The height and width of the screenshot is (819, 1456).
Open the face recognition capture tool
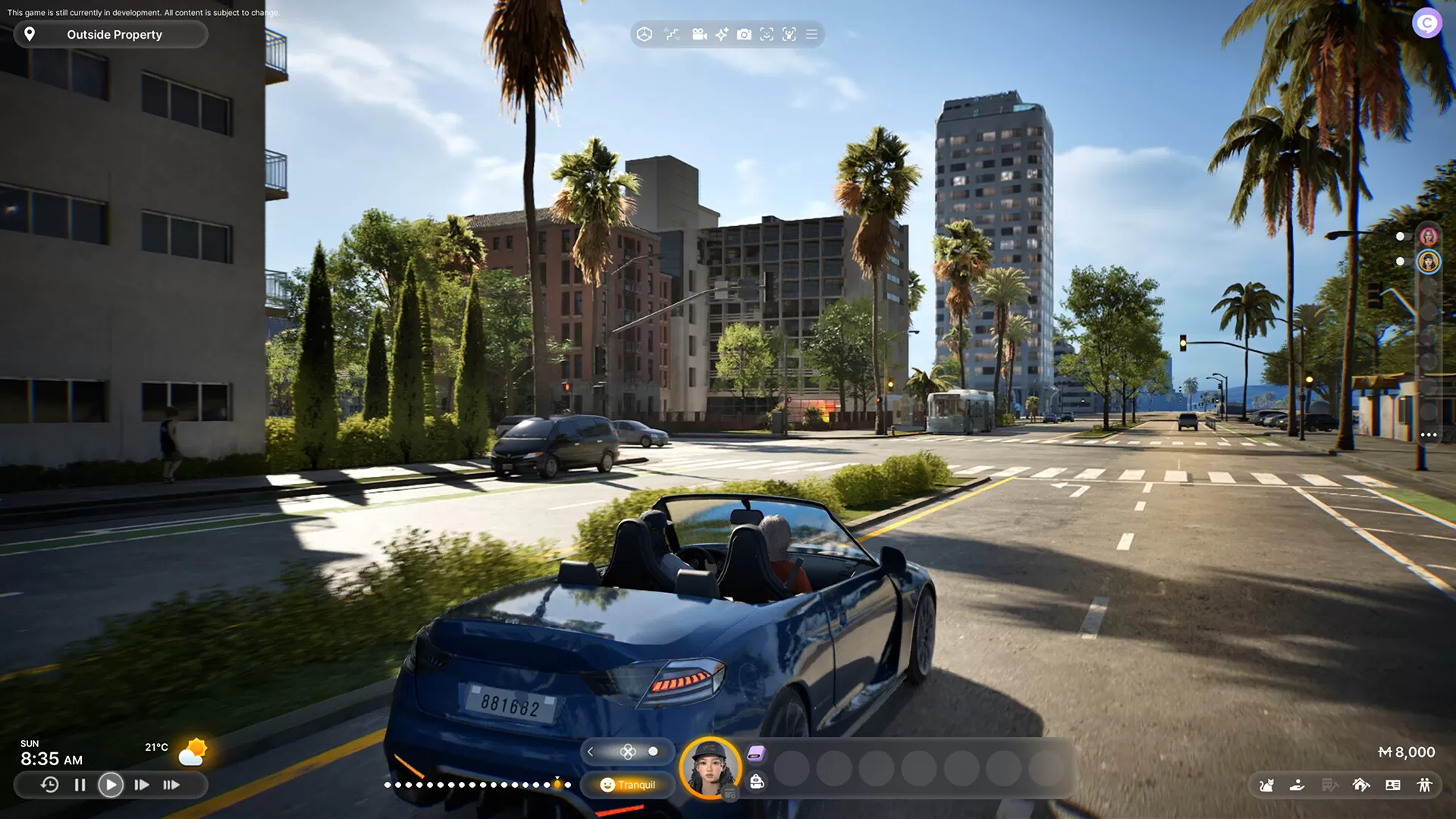(767, 34)
